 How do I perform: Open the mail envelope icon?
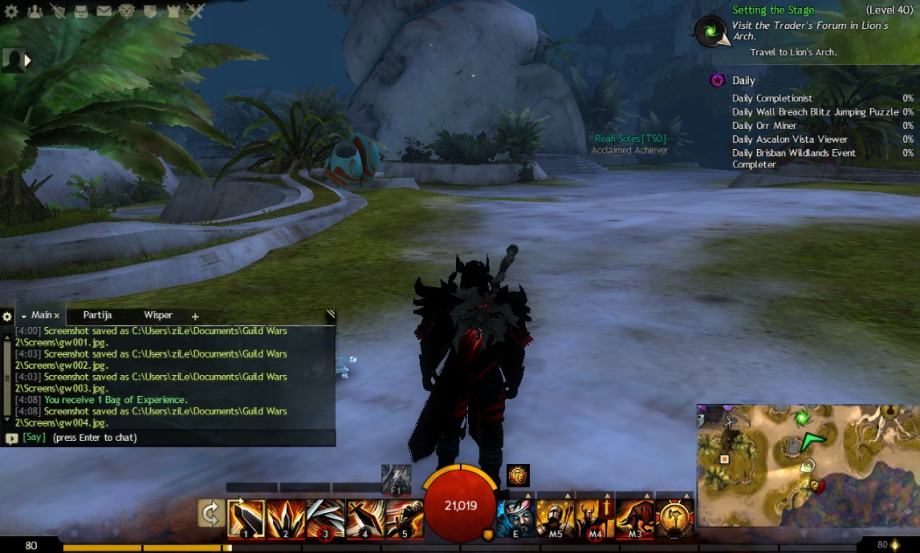pyautogui.click(x=104, y=12)
